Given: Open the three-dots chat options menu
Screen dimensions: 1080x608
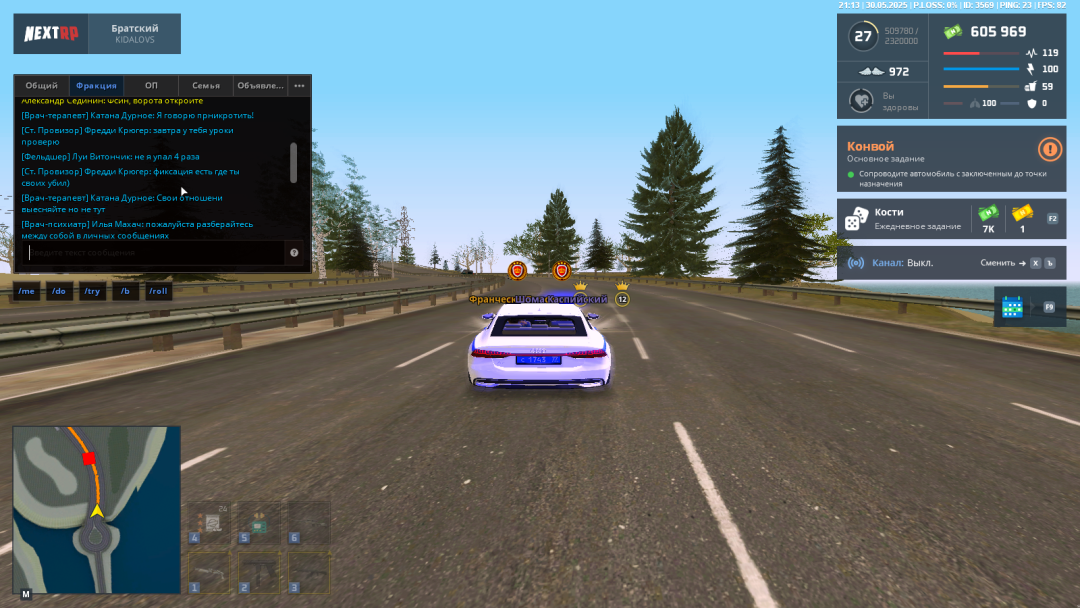Looking at the screenshot, I should 299,86.
